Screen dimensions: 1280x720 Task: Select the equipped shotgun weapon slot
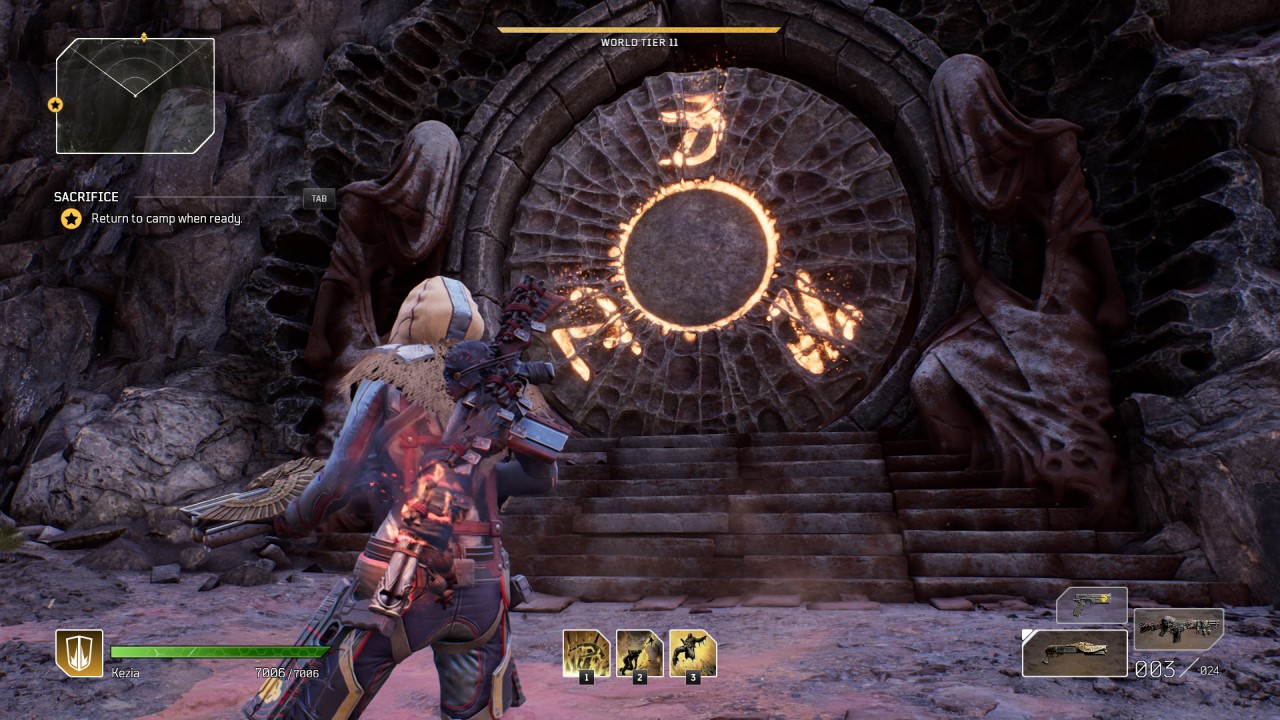coord(1074,652)
